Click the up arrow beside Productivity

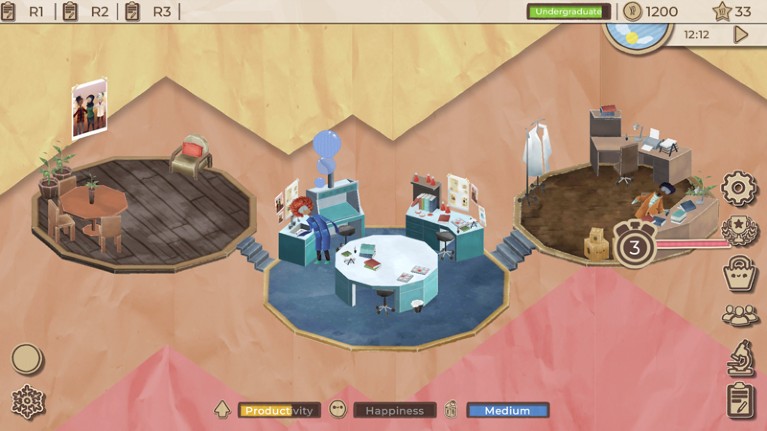pos(223,410)
